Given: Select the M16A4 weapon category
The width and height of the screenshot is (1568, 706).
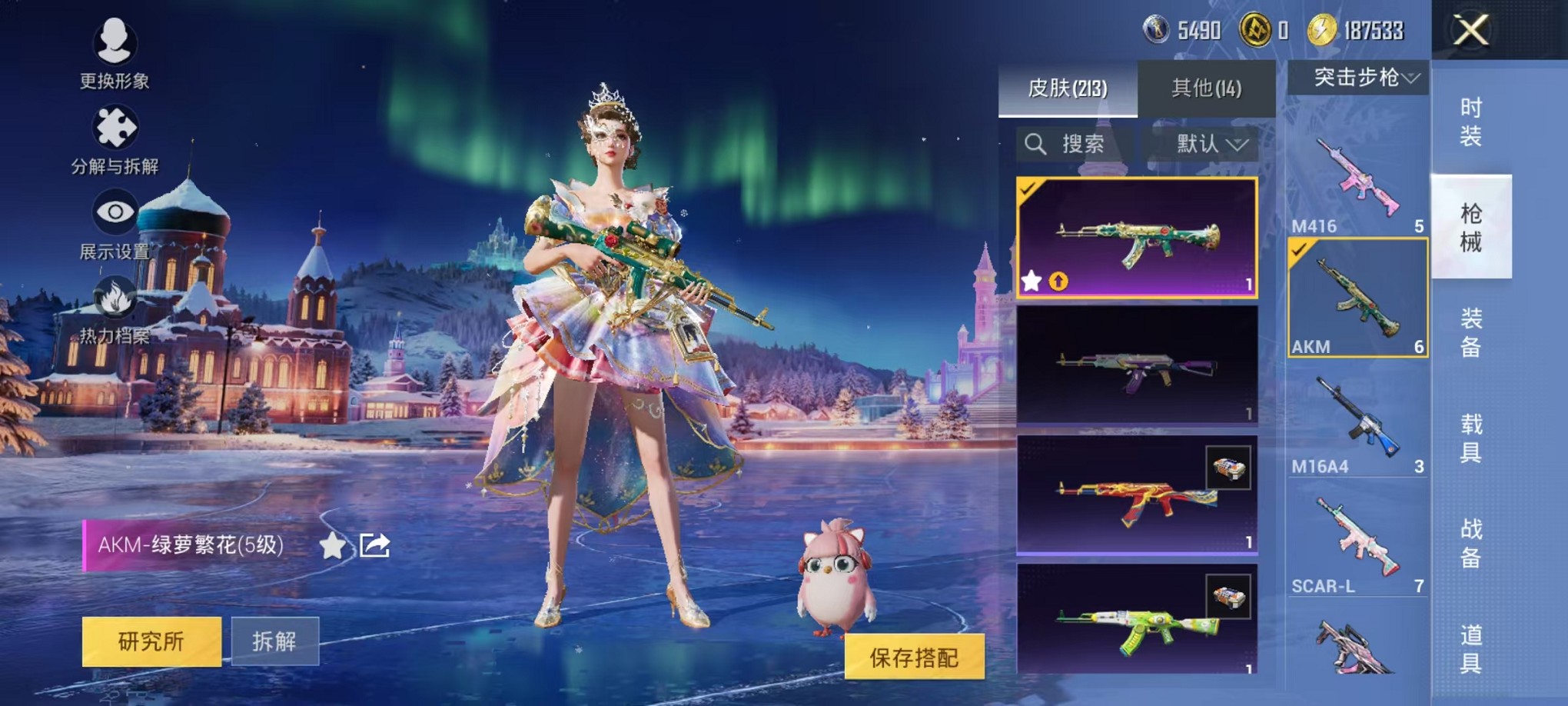Looking at the screenshot, I should [x=1357, y=423].
